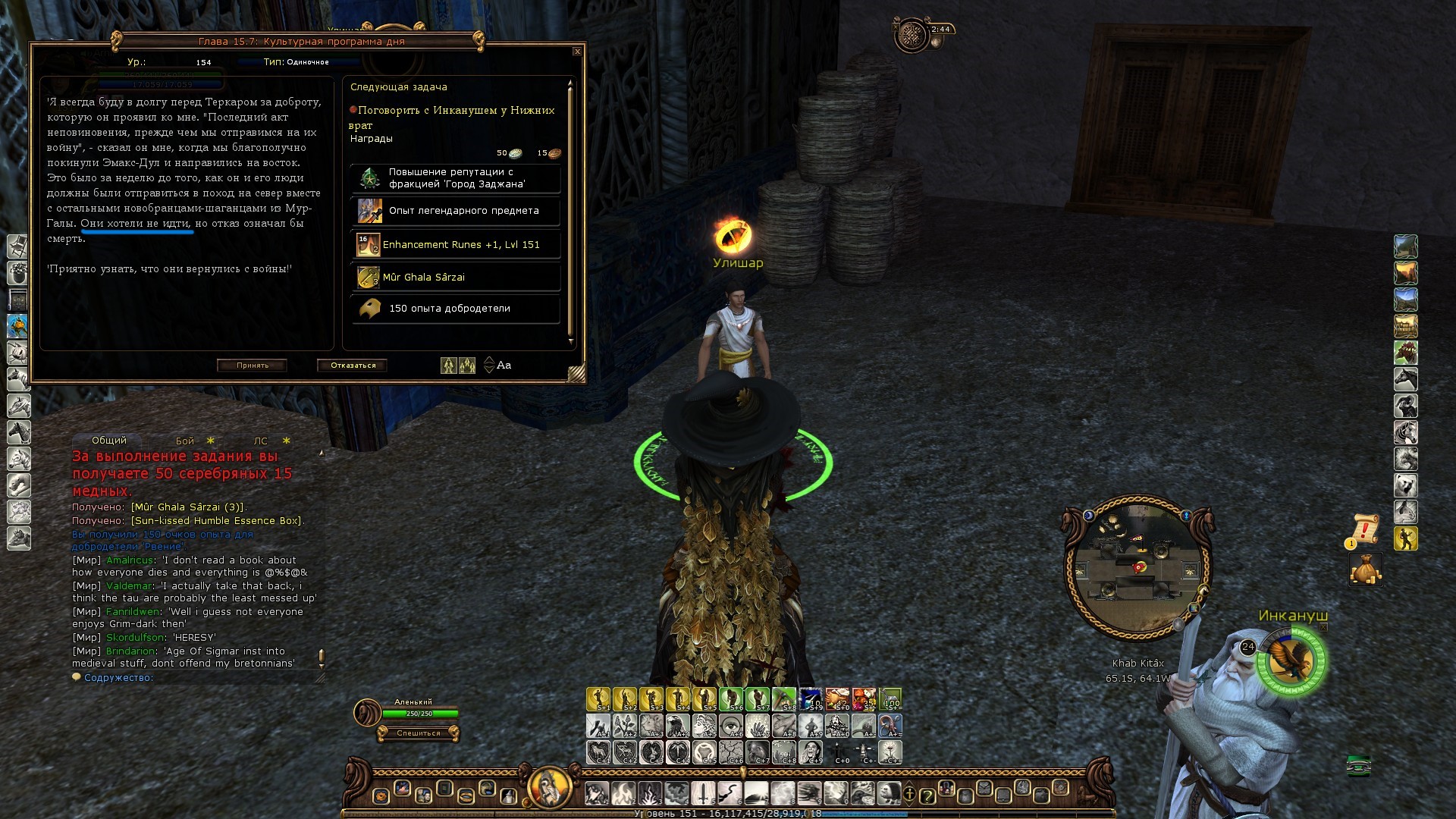Switch to the Общий chat tab
Viewport: 1456px width, 819px height.
pyautogui.click(x=109, y=441)
